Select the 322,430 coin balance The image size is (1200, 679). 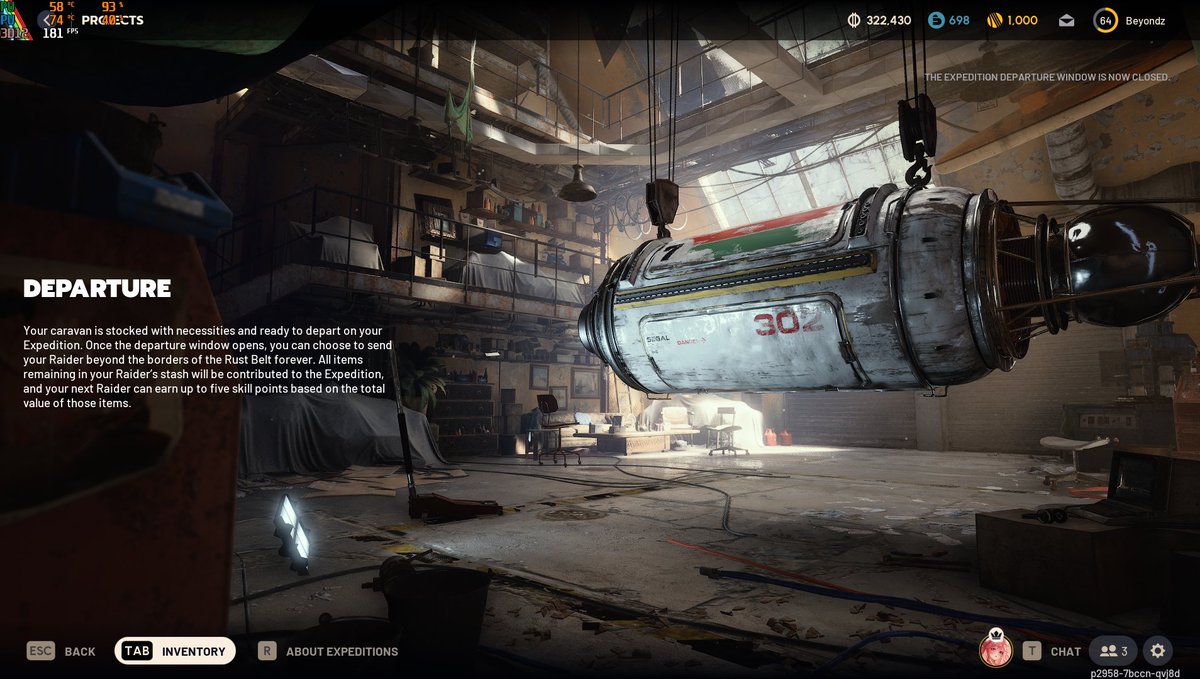click(x=879, y=20)
